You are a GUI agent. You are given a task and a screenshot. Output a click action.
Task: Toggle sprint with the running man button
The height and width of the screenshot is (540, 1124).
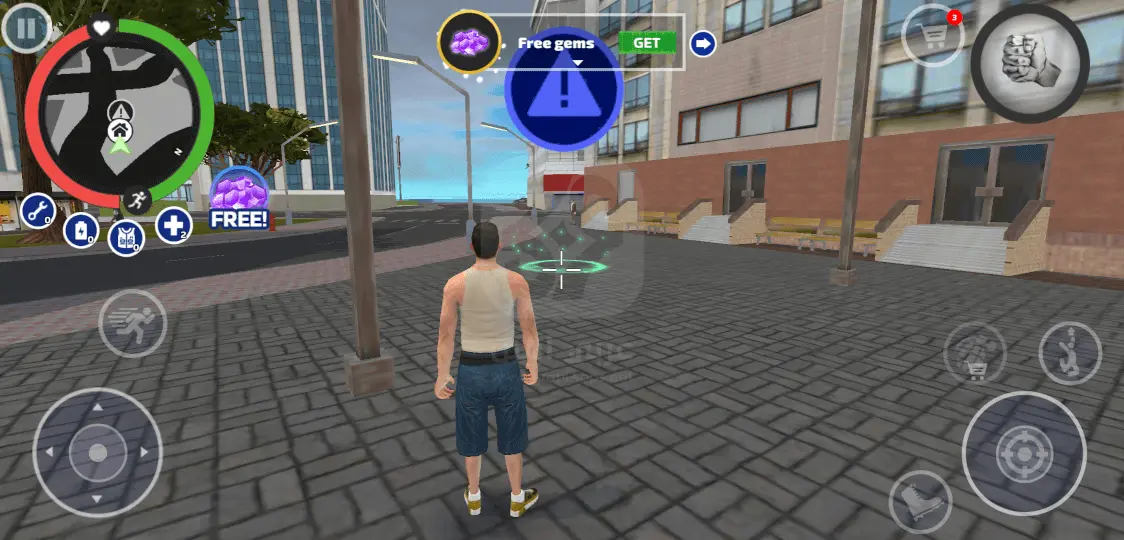click(x=132, y=323)
